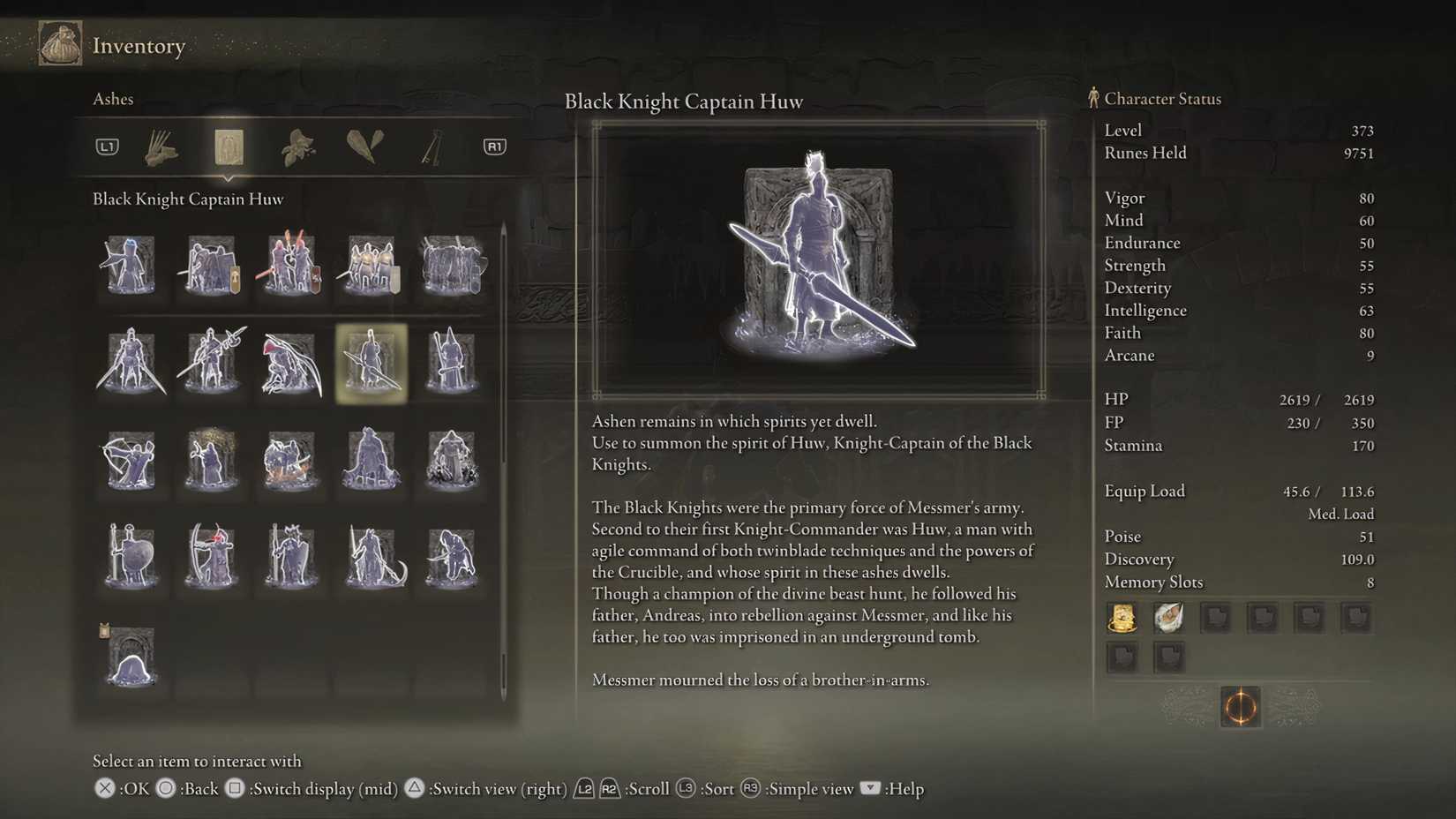This screenshot has height=819, width=1456.
Task: Toggle Simple view with the R3 prompt
Action: (x=750, y=789)
